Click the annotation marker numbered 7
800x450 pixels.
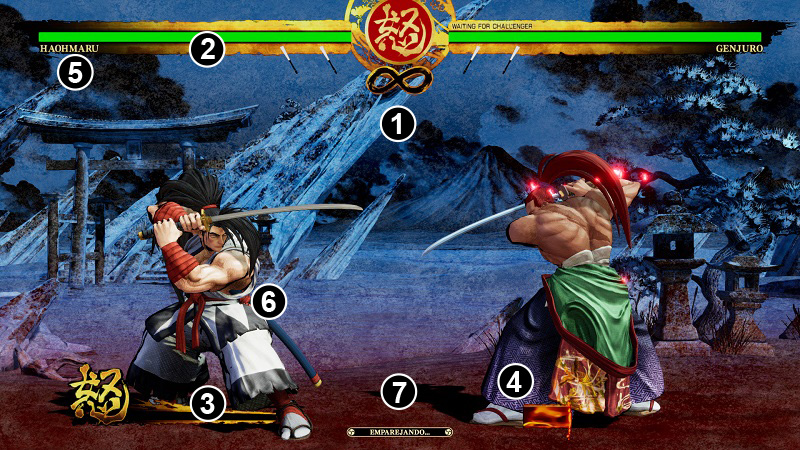[x=400, y=392]
